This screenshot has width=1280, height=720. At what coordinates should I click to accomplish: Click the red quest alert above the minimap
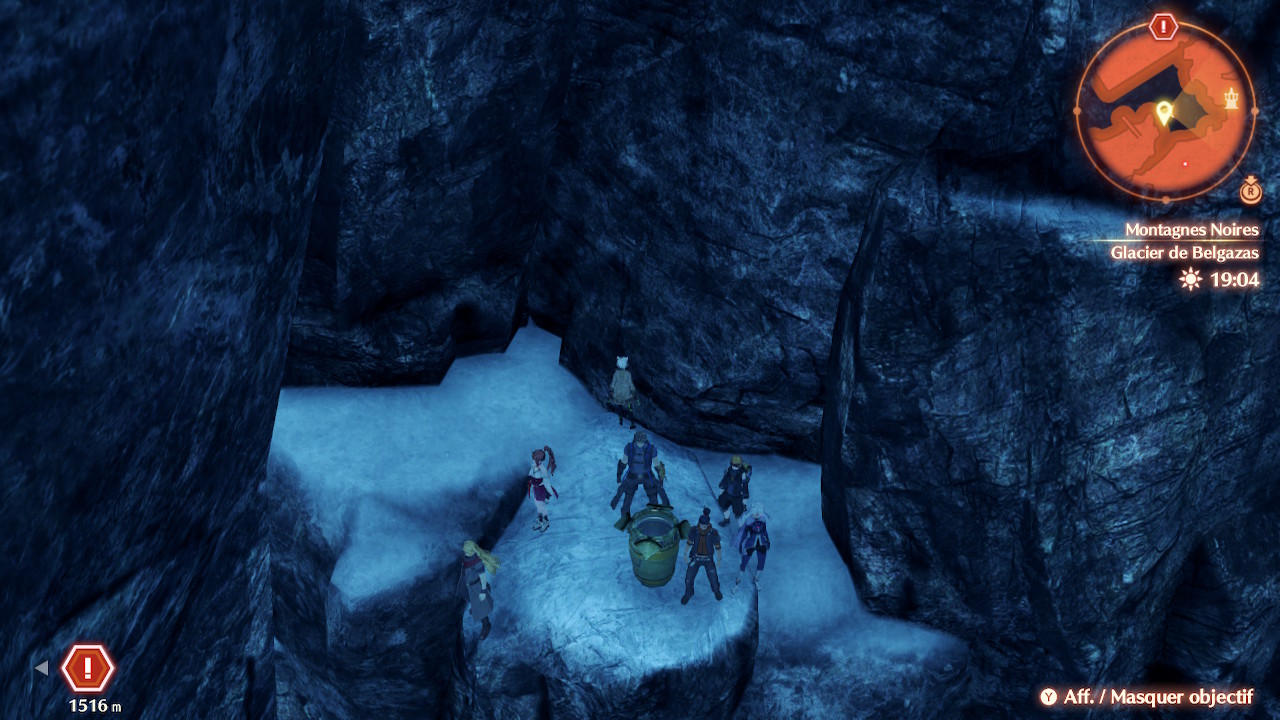(x=1163, y=27)
